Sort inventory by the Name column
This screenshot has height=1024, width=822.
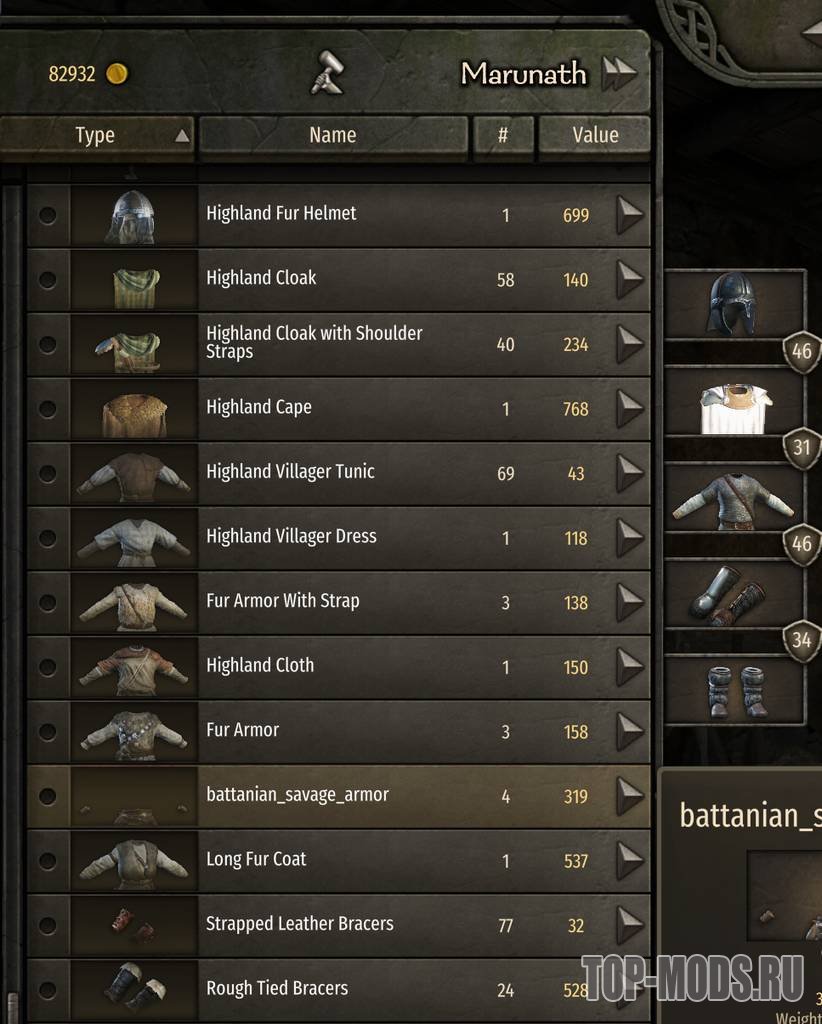(x=333, y=135)
